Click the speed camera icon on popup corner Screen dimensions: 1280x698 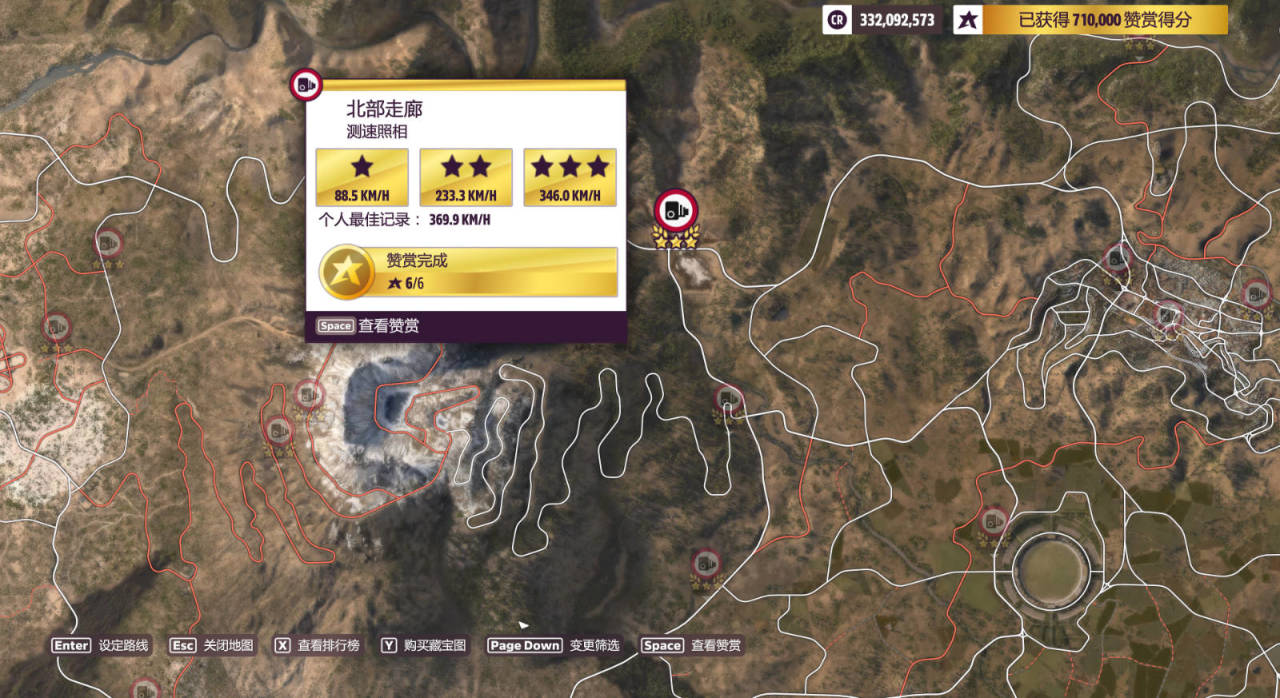click(305, 86)
